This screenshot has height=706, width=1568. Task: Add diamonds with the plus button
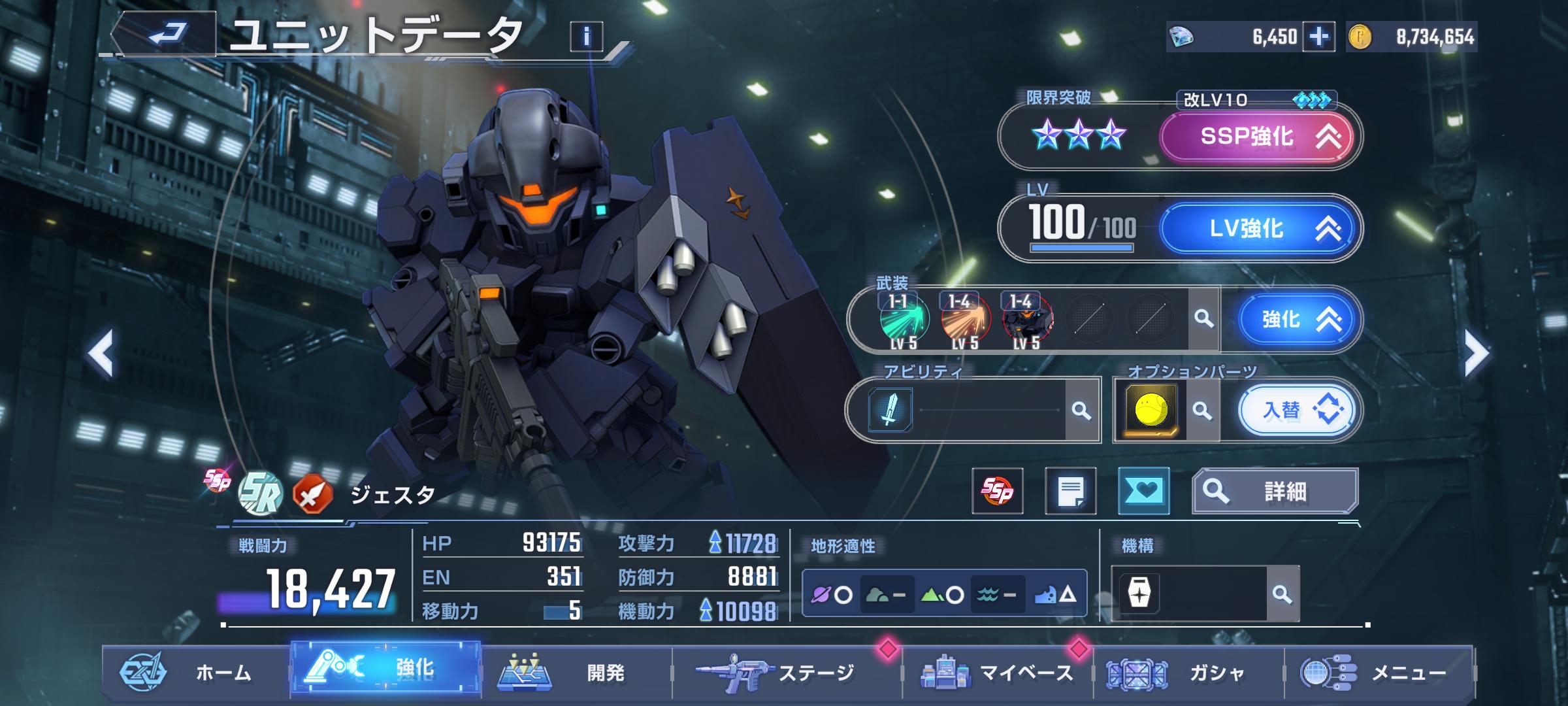(x=1318, y=37)
